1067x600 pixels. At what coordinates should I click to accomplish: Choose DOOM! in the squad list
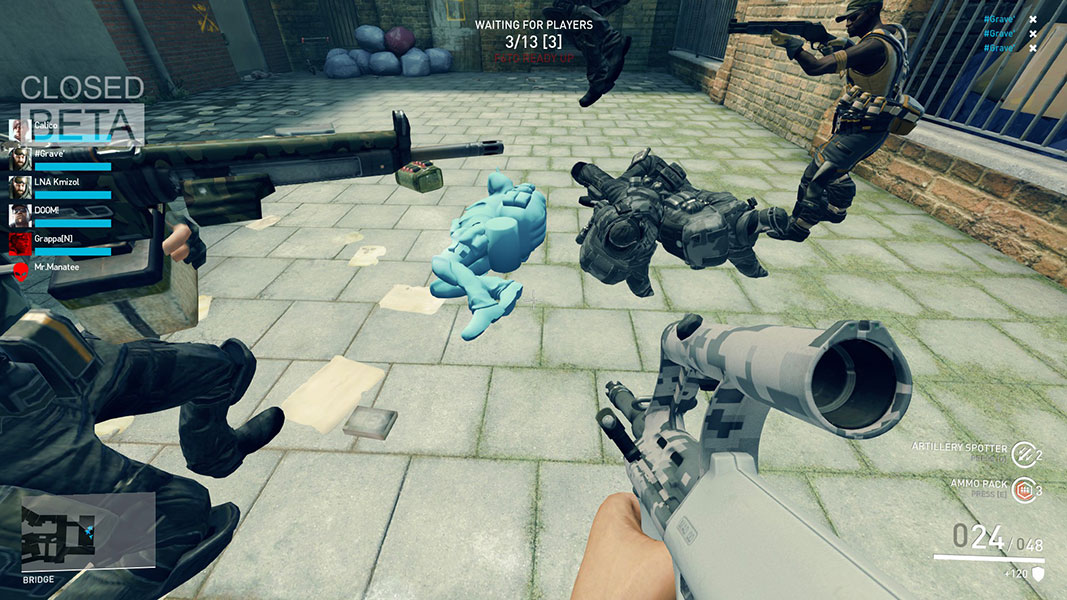pyautogui.click(x=20, y=214)
